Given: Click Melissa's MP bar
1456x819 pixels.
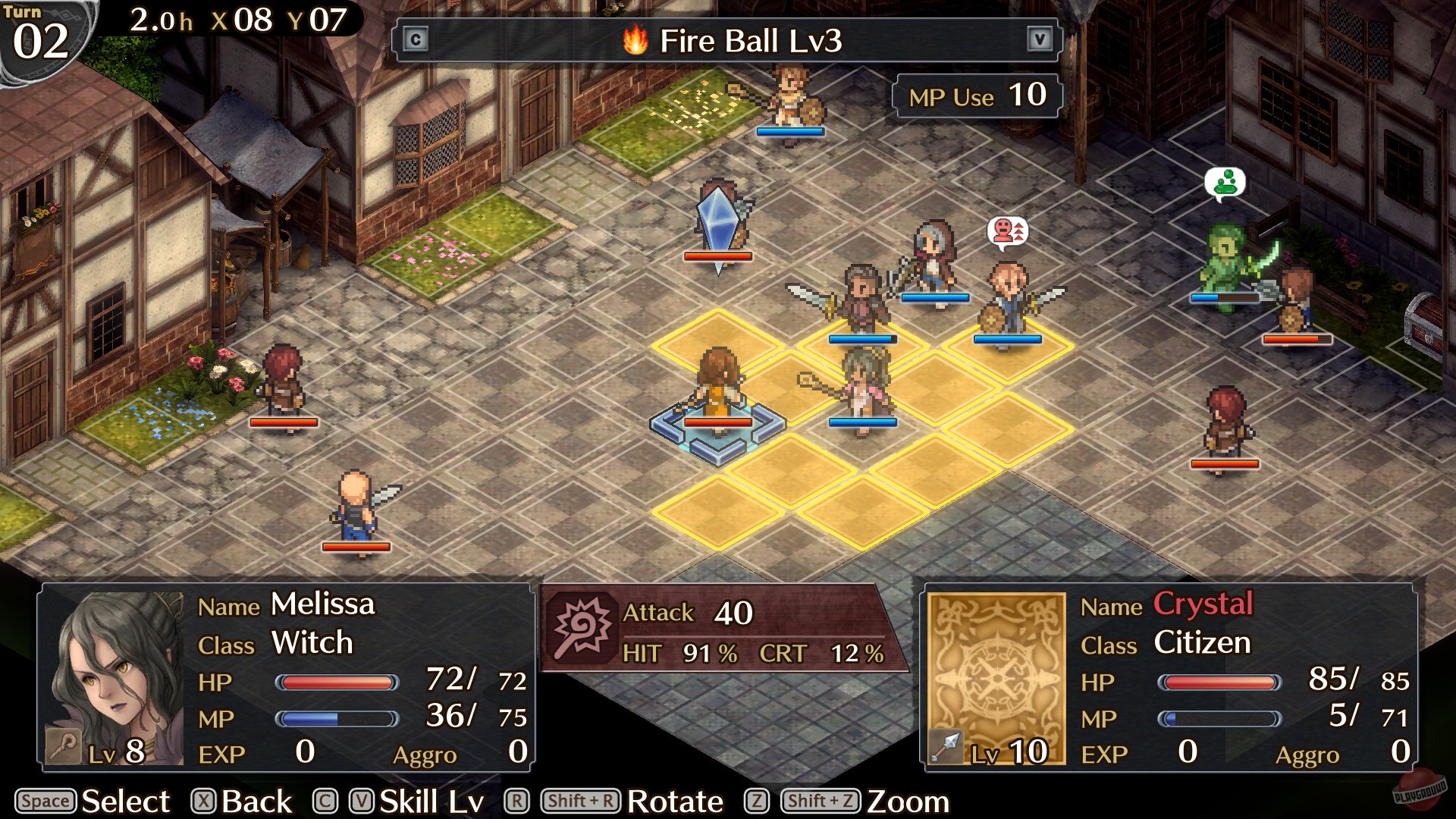Looking at the screenshot, I should pyautogui.click(x=340, y=717).
